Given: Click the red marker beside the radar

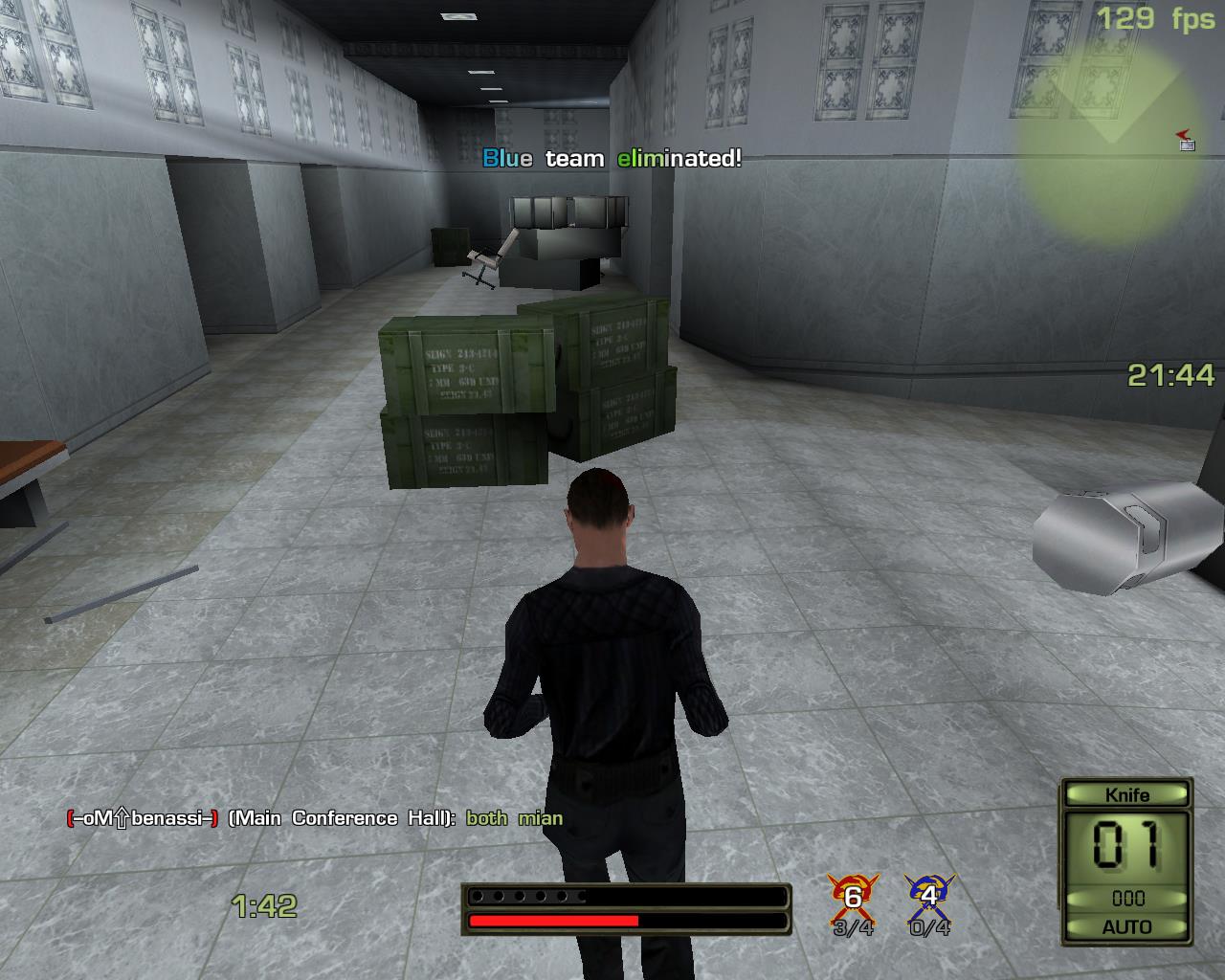Looking at the screenshot, I should click(x=1187, y=140).
